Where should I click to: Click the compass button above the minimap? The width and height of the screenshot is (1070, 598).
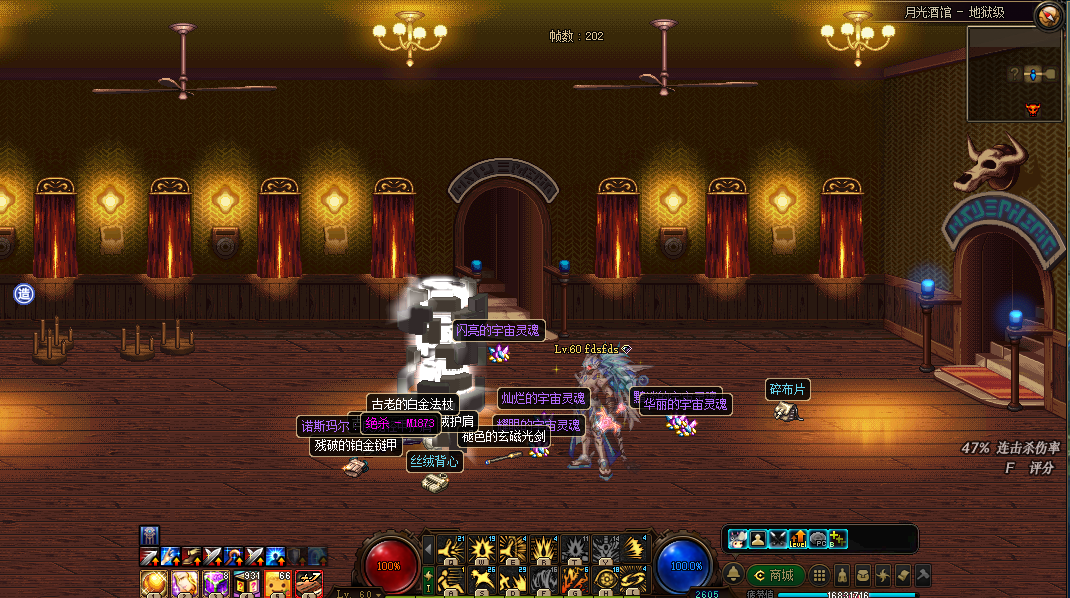click(x=1048, y=14)
